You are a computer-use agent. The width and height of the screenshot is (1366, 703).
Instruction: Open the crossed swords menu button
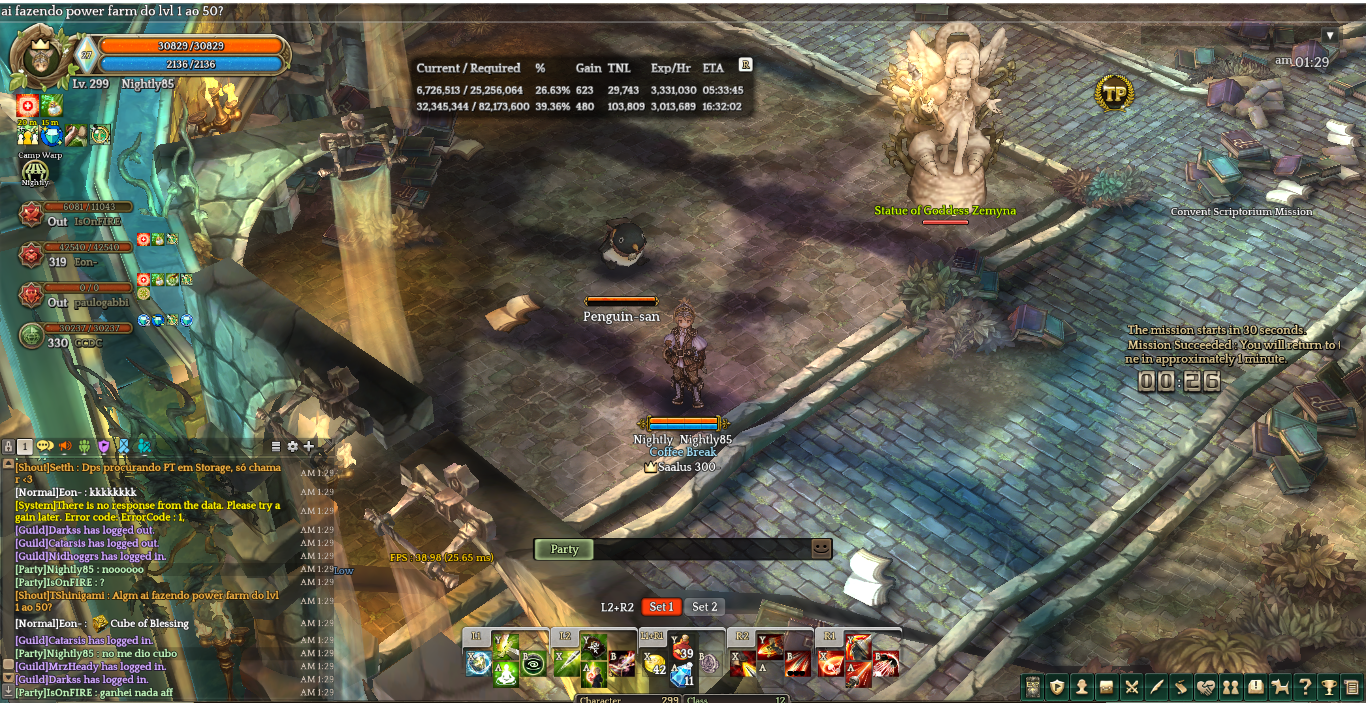(1132, 687)
